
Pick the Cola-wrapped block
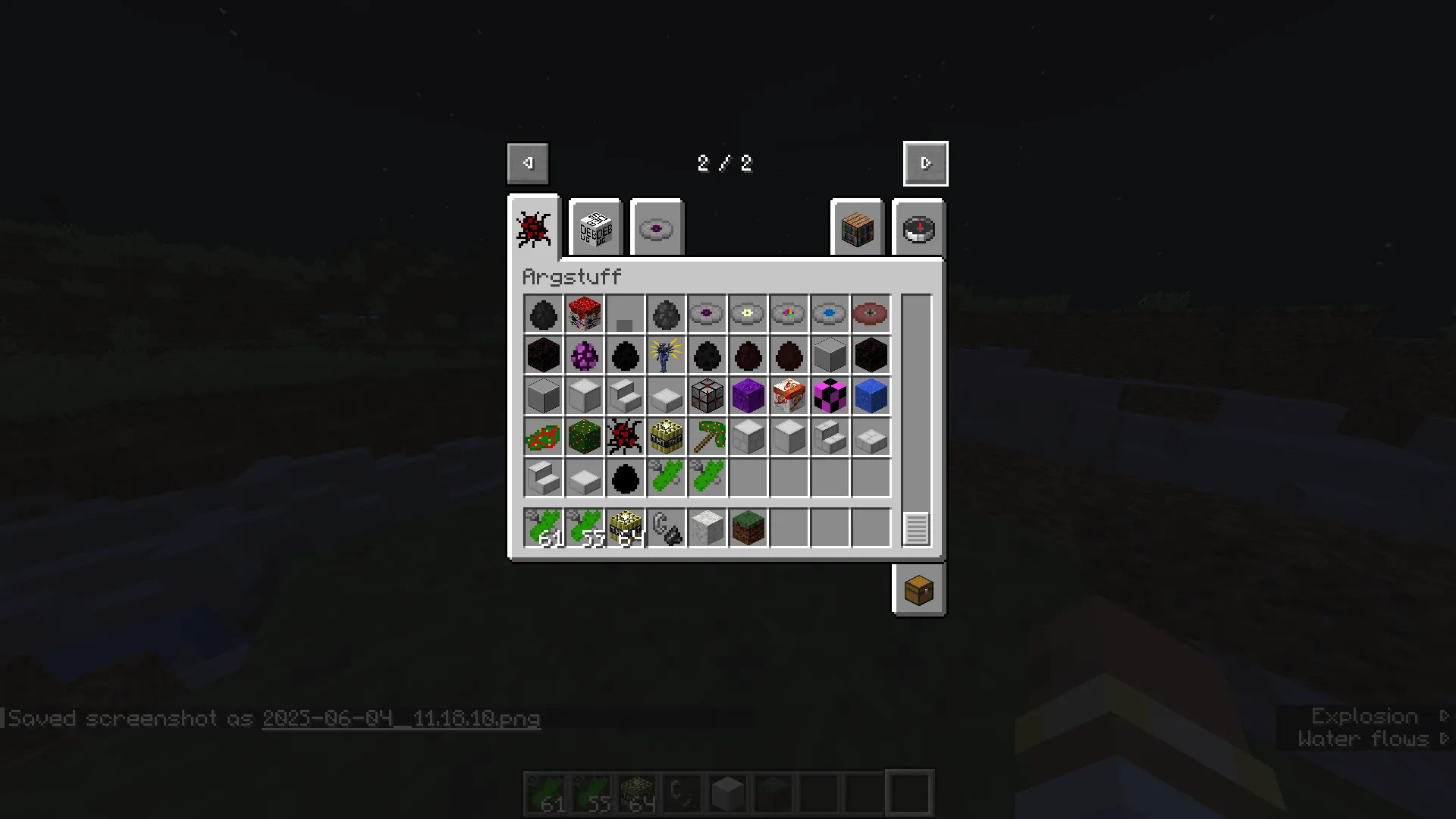[789, 396]
